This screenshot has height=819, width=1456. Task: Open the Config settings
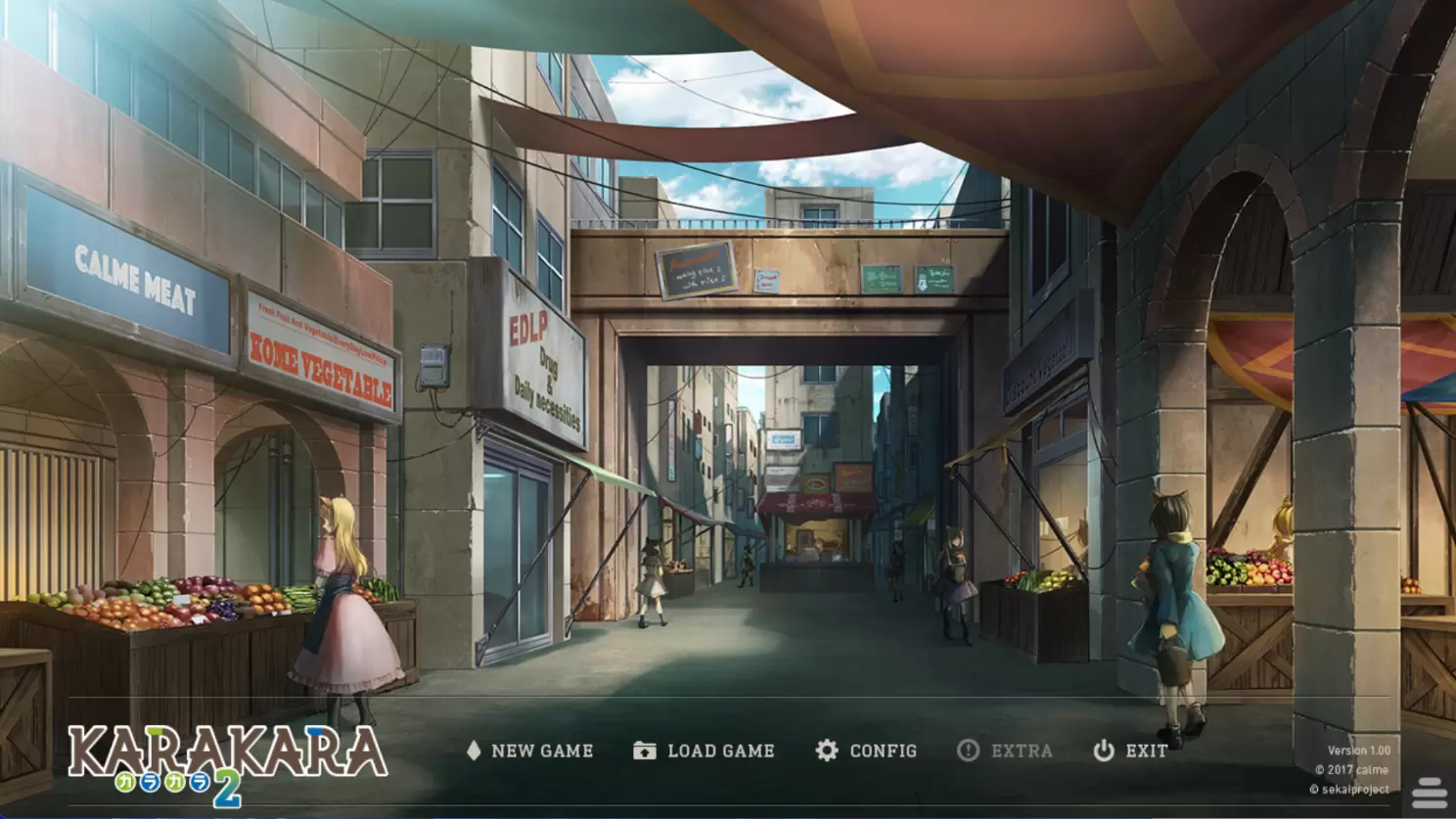[867, 751]
